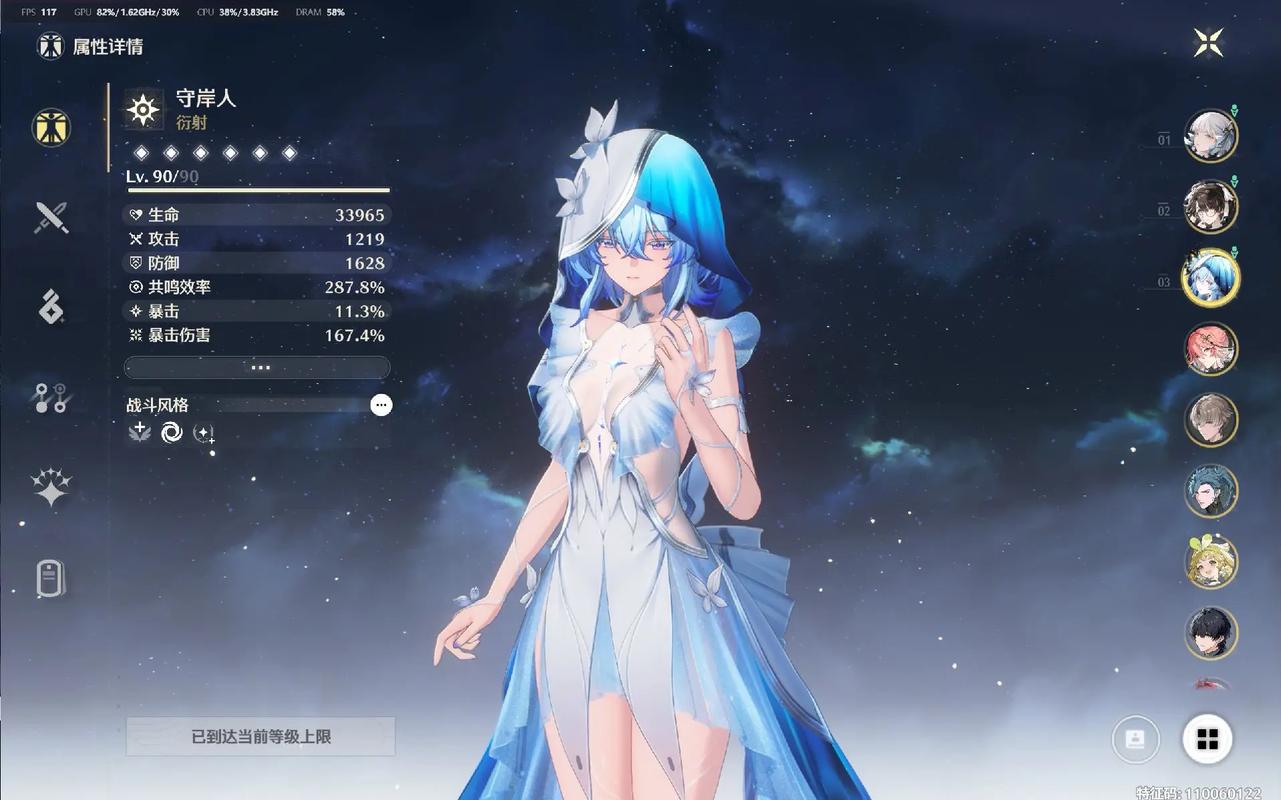The image size is (1281, 800).
Task: Select the swirl combat style icon
Action: (171, 432)
